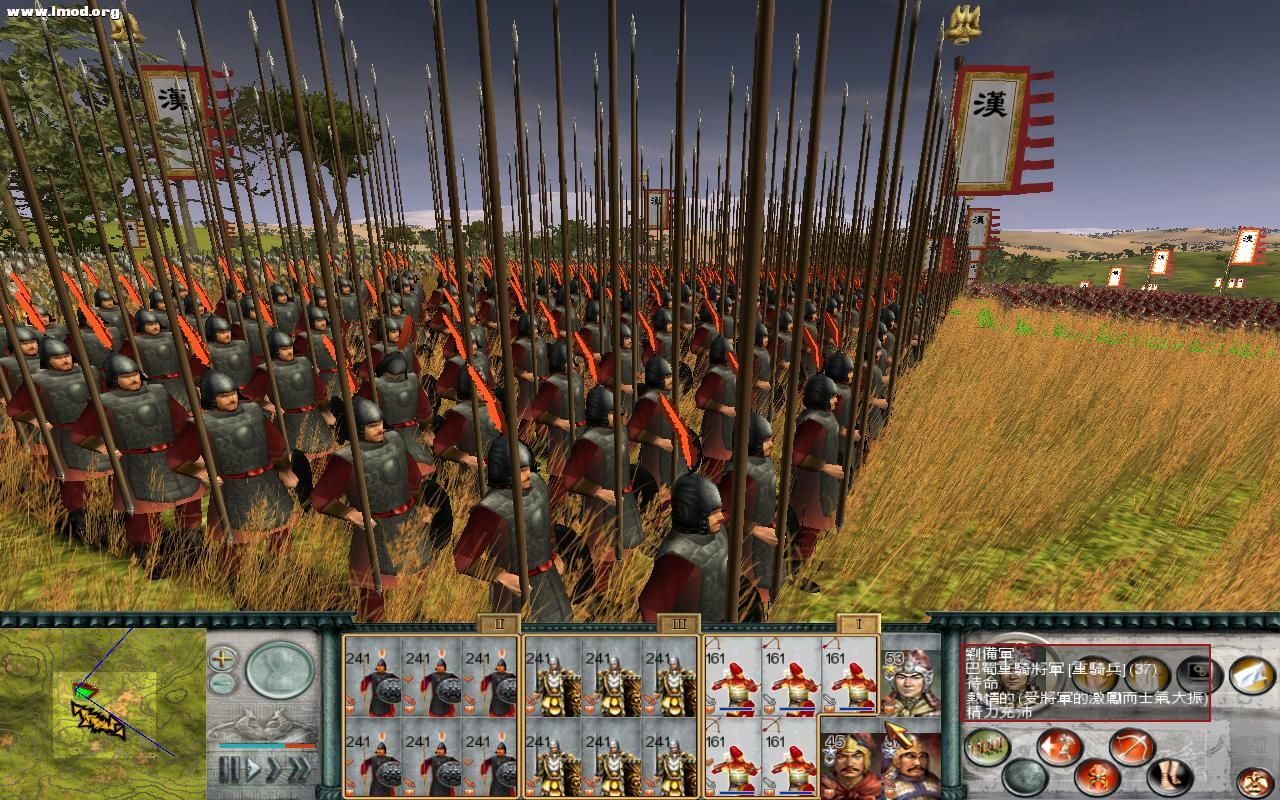Viewport: 1280px width, 800px height.
Task: Click the double-chevron fast speed icon
Action: 274,767
